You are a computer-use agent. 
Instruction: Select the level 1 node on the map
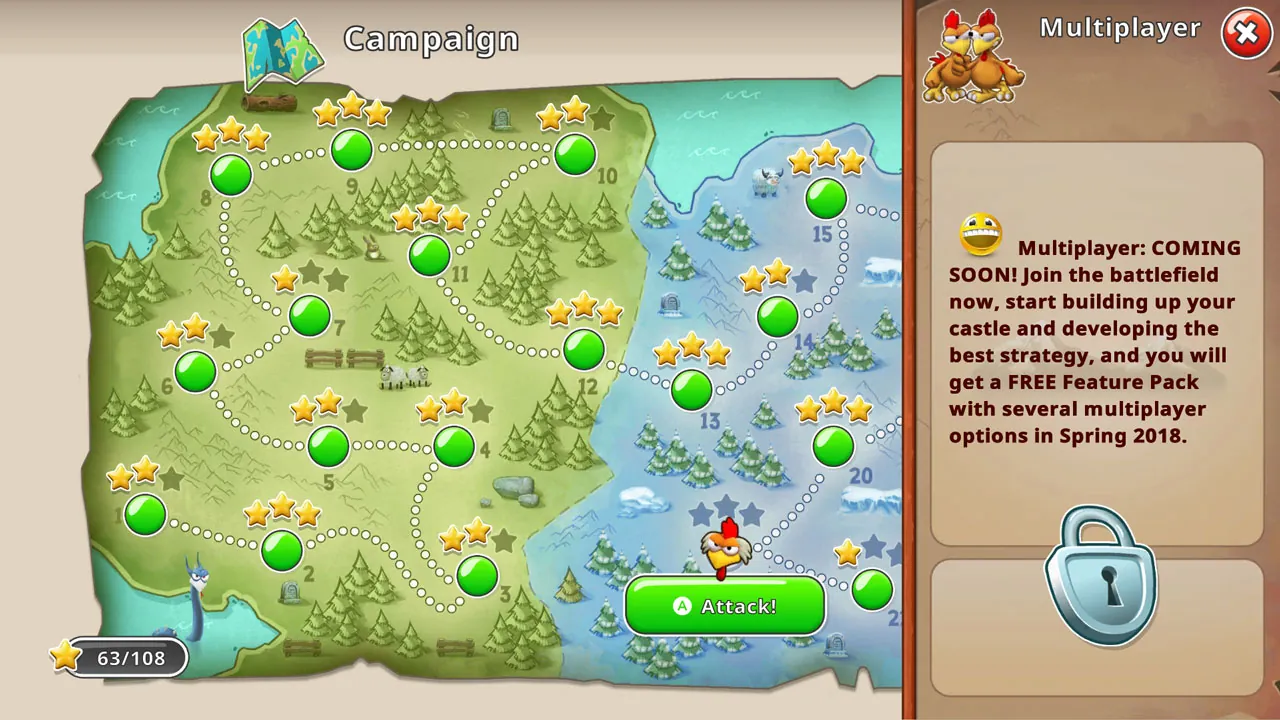144,514
